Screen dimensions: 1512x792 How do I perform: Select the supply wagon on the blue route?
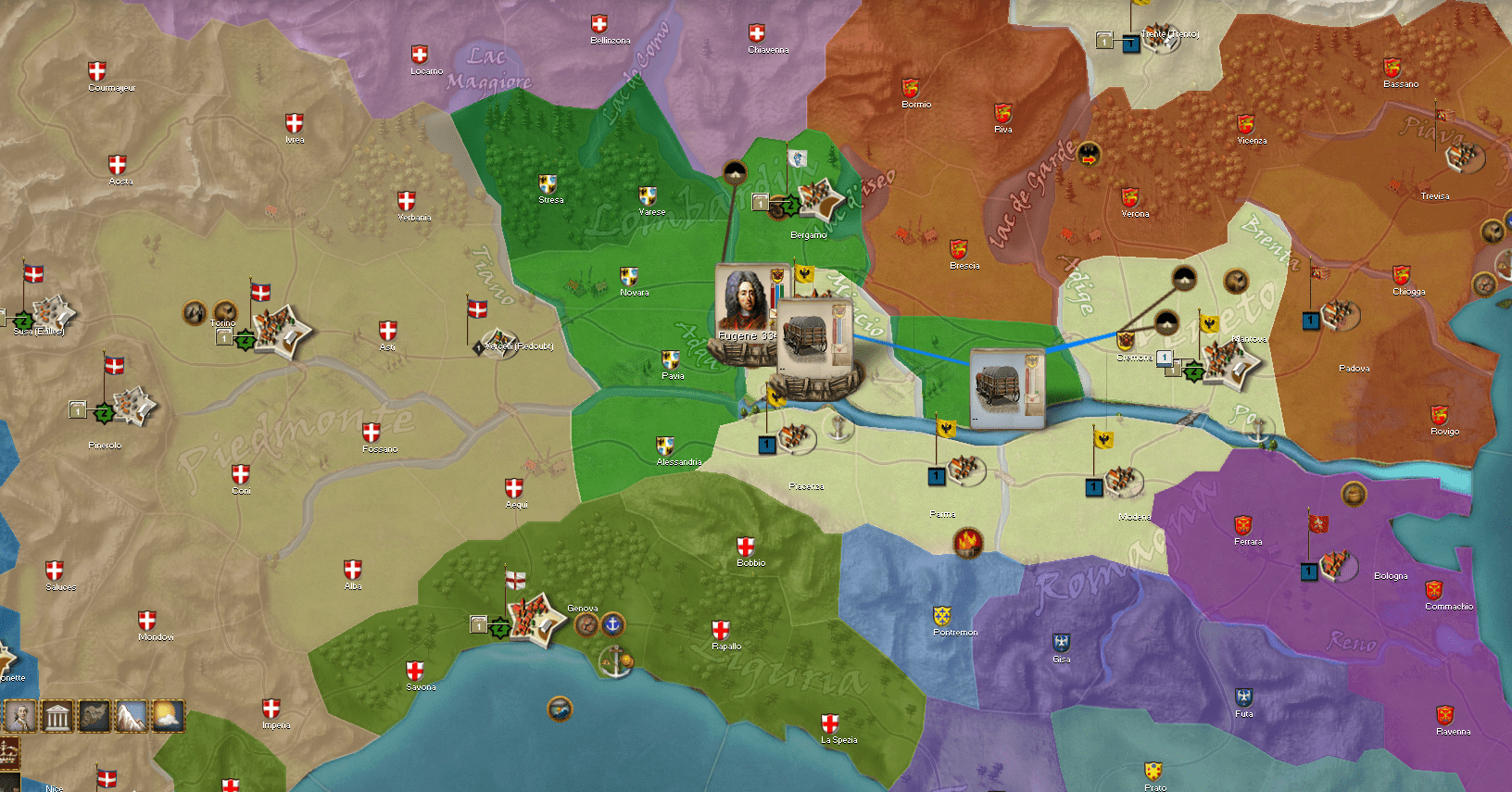pos(1006,388)
